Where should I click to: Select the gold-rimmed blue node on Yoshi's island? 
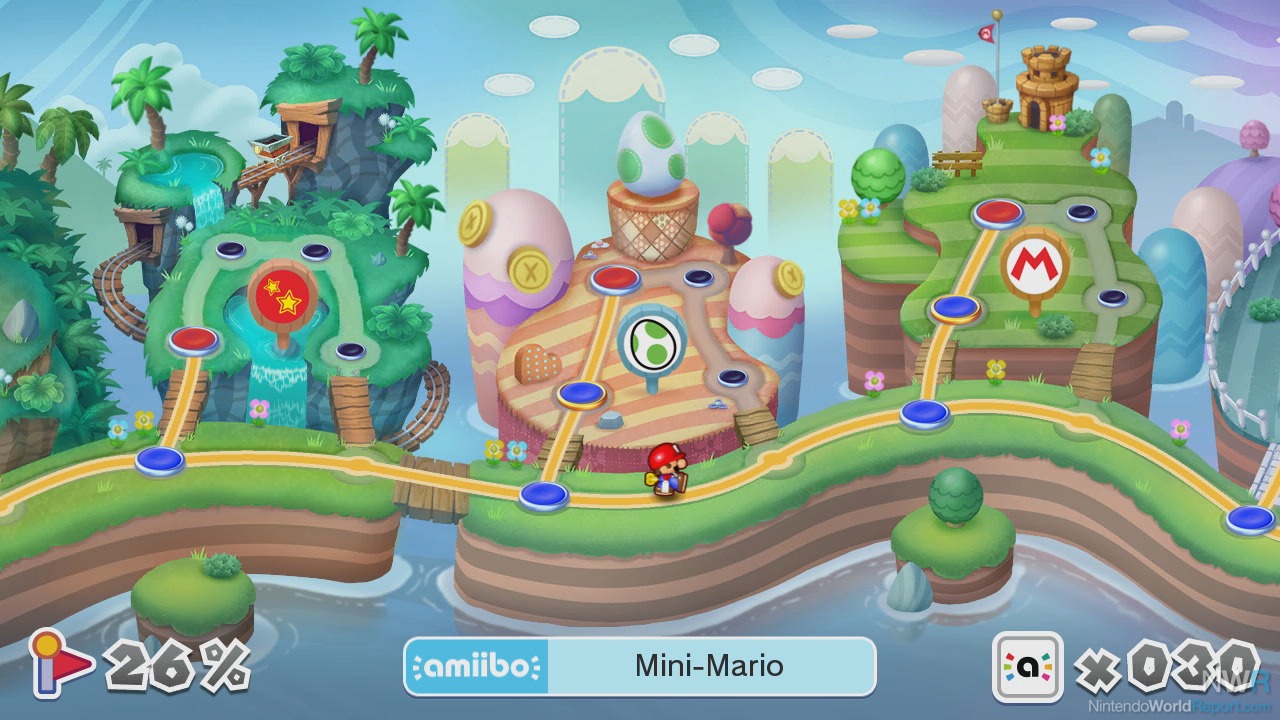pyautogui.click(x=581, y=392)
